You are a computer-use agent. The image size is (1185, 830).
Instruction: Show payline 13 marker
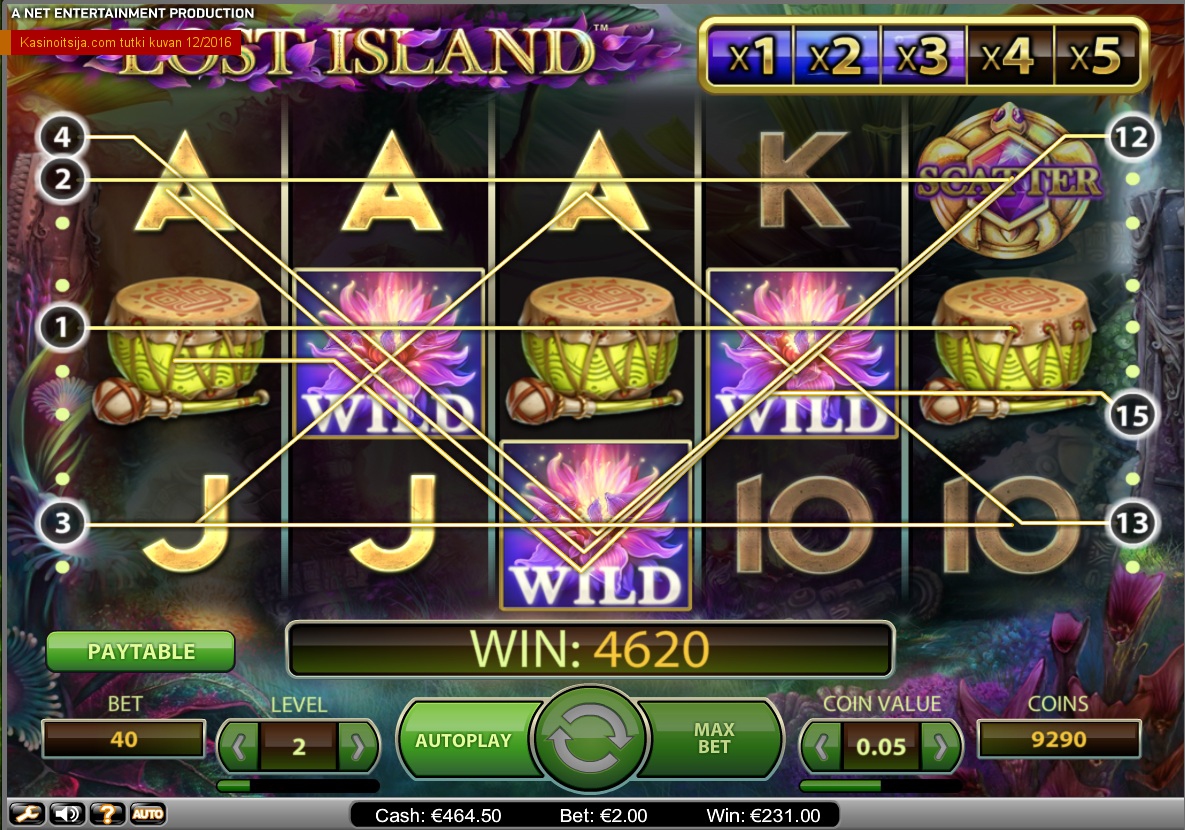pos(1132,523)
